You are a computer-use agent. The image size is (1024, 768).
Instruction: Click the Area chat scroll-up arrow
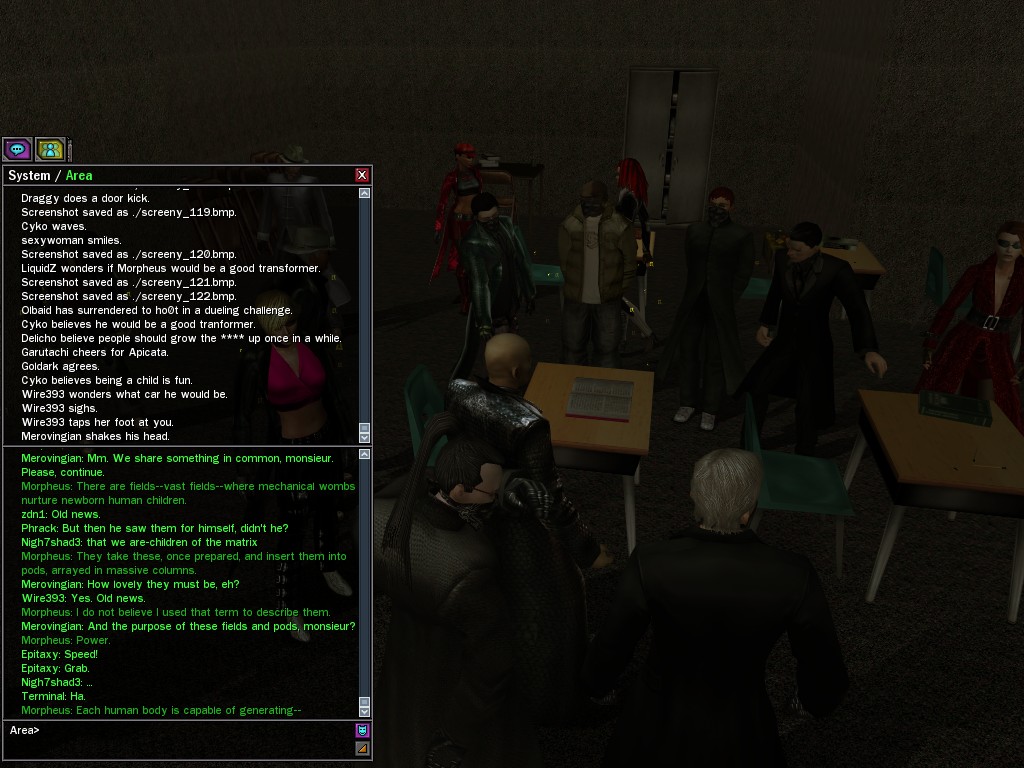click(x=364, y=455)
